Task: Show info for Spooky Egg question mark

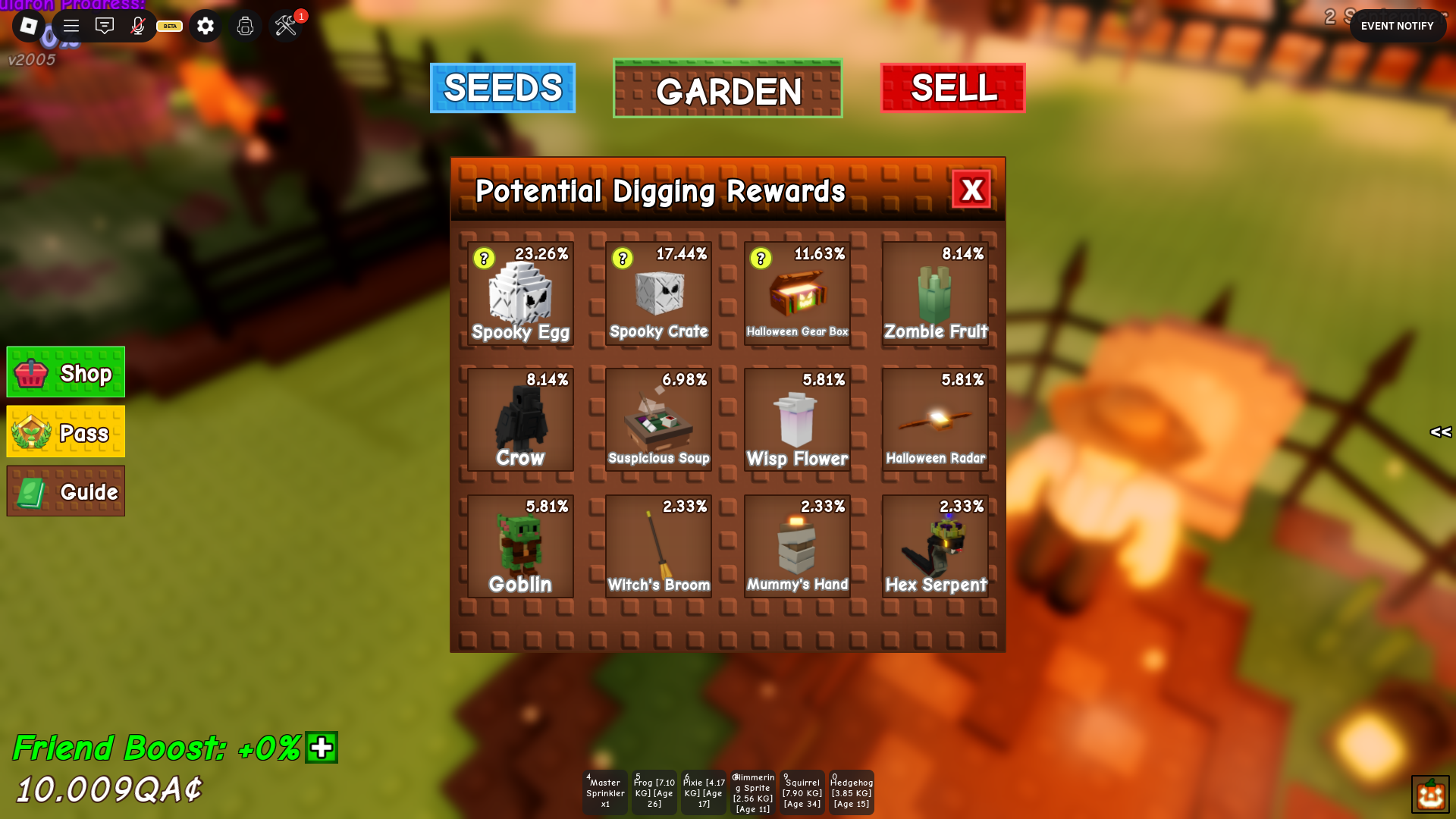Action: click(x=484, y=259)
